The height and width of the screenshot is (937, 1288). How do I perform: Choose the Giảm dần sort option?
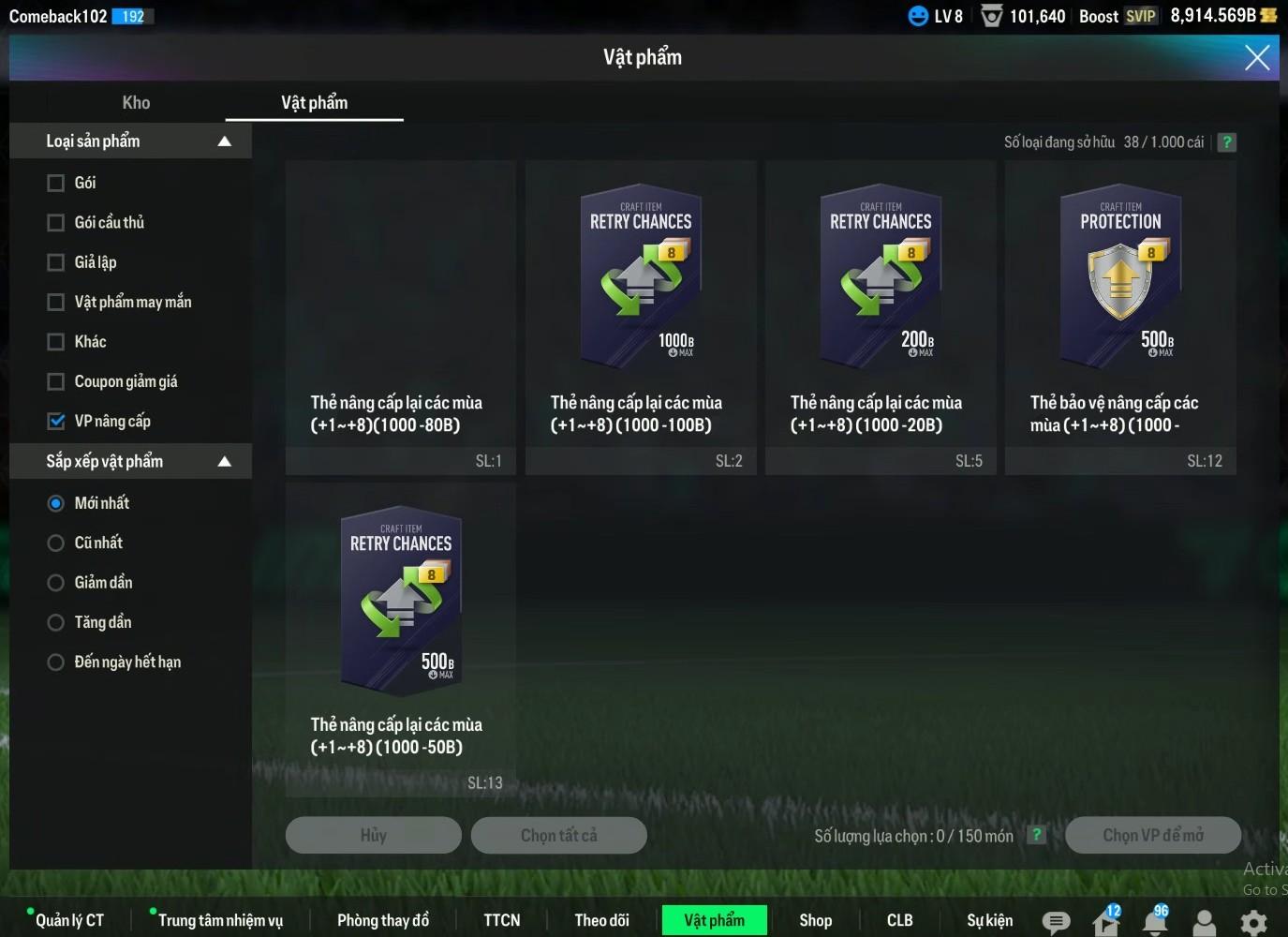(56, 583)
